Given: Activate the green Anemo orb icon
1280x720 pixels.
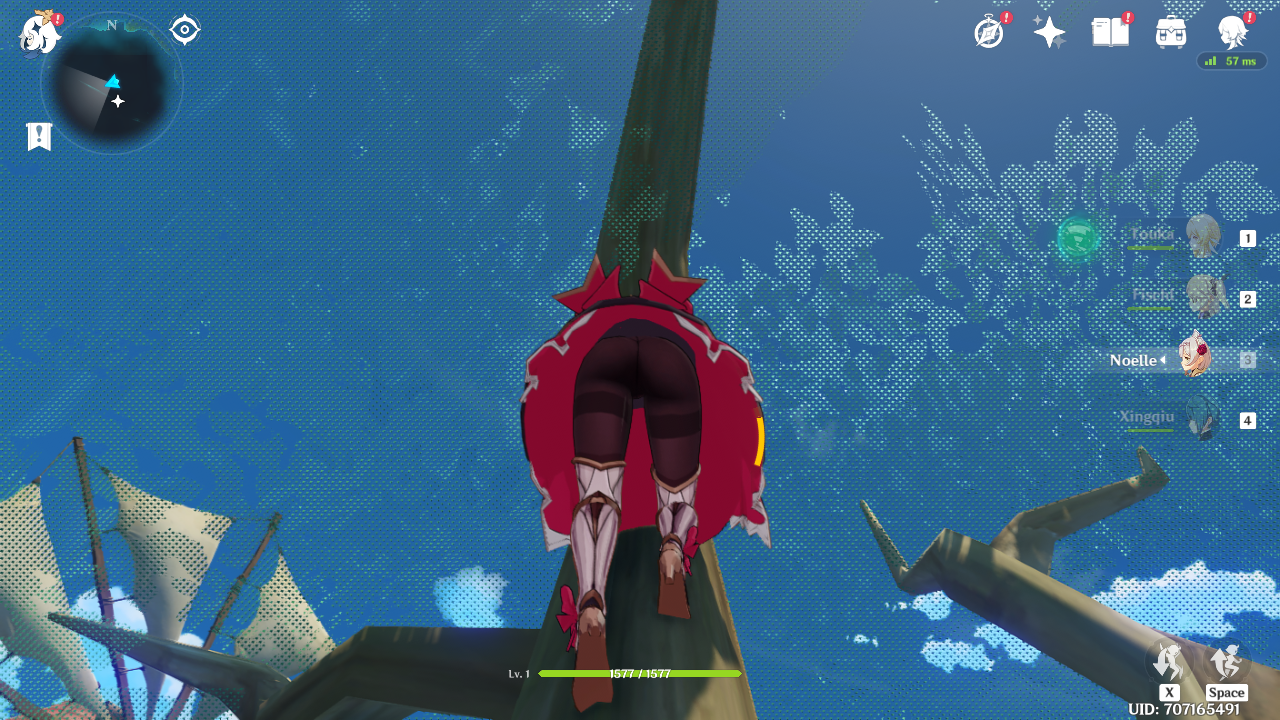Looking at the screenshot, I should pos(1078,238).
